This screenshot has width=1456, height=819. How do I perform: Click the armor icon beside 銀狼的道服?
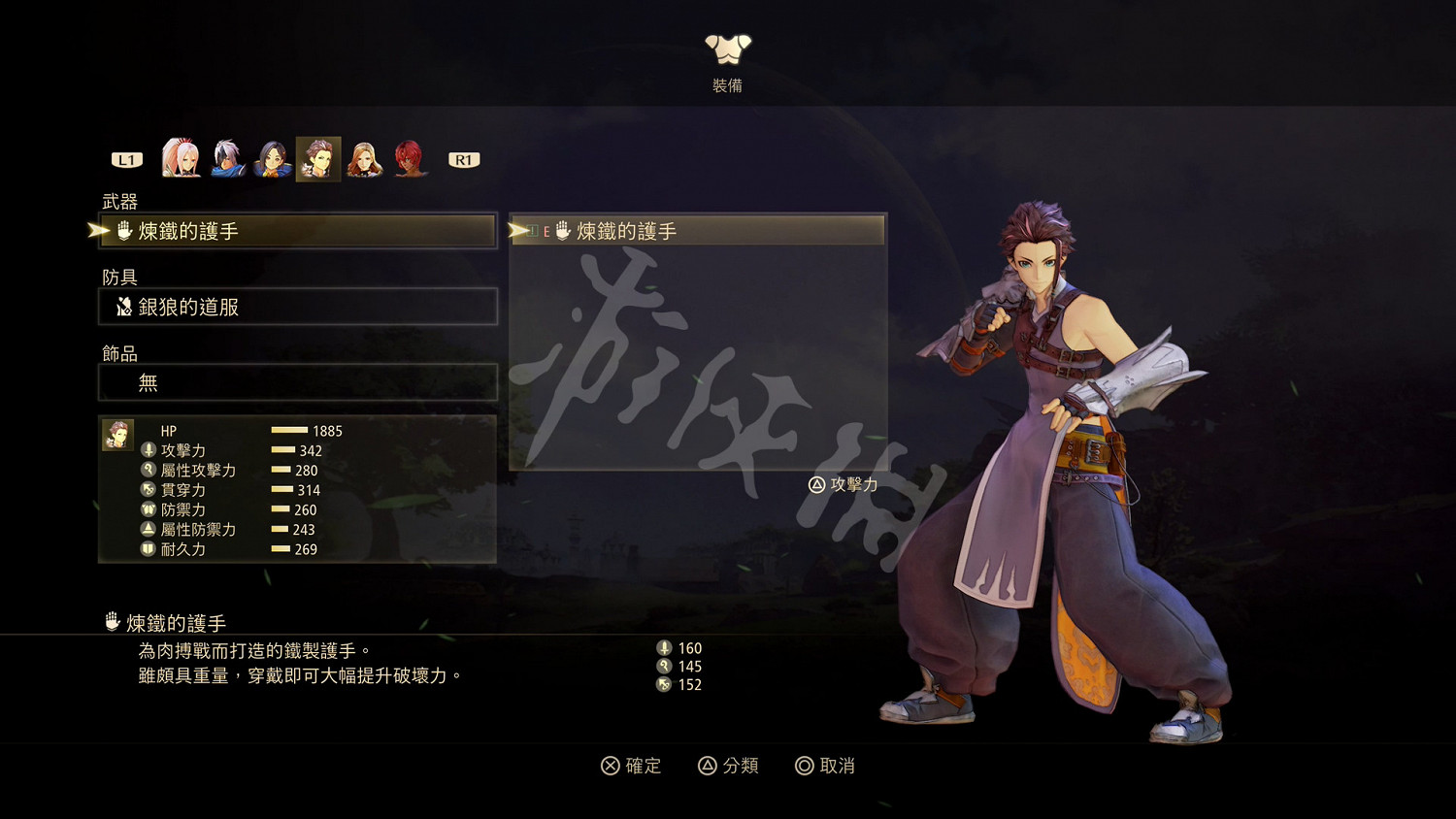coord(124,306)
